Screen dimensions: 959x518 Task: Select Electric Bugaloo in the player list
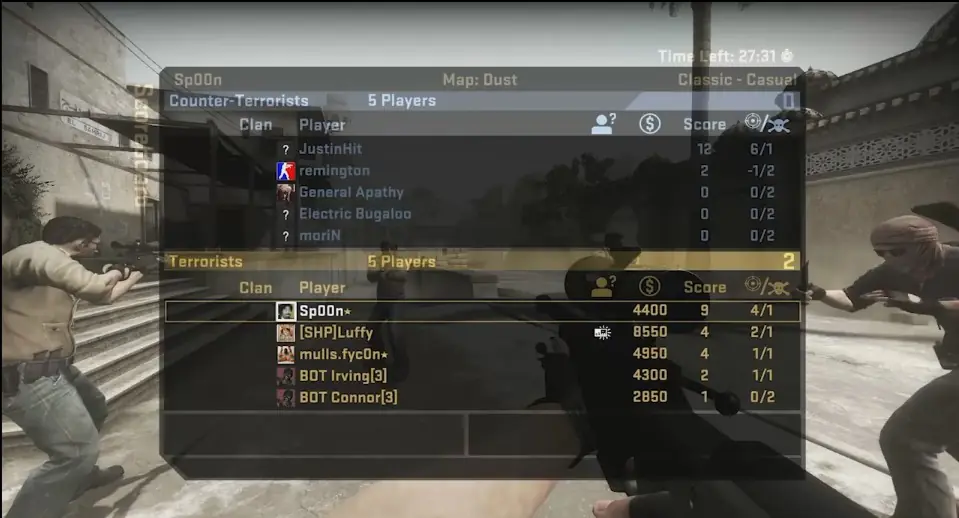pyautogui.click(x=355, y=214)
